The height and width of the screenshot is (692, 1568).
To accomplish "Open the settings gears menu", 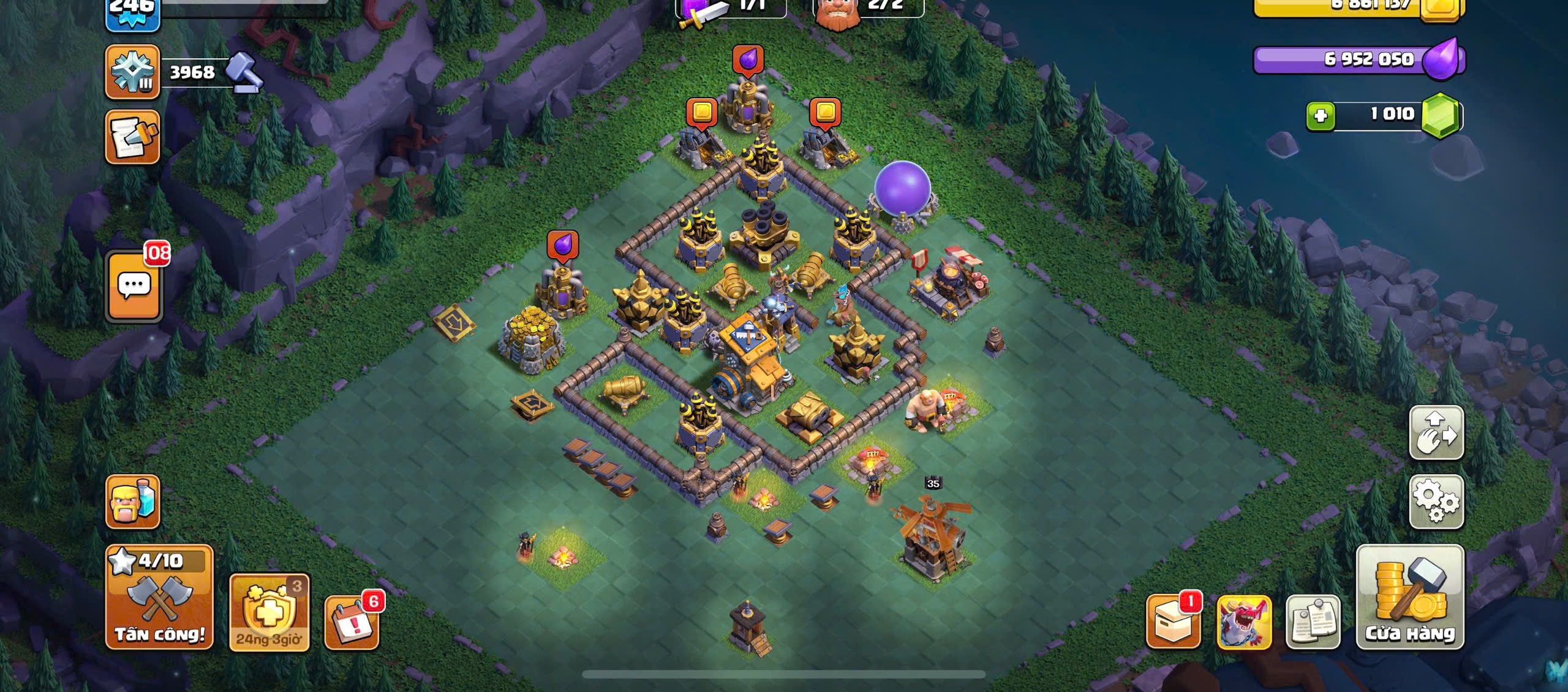I will (1436, 501).
